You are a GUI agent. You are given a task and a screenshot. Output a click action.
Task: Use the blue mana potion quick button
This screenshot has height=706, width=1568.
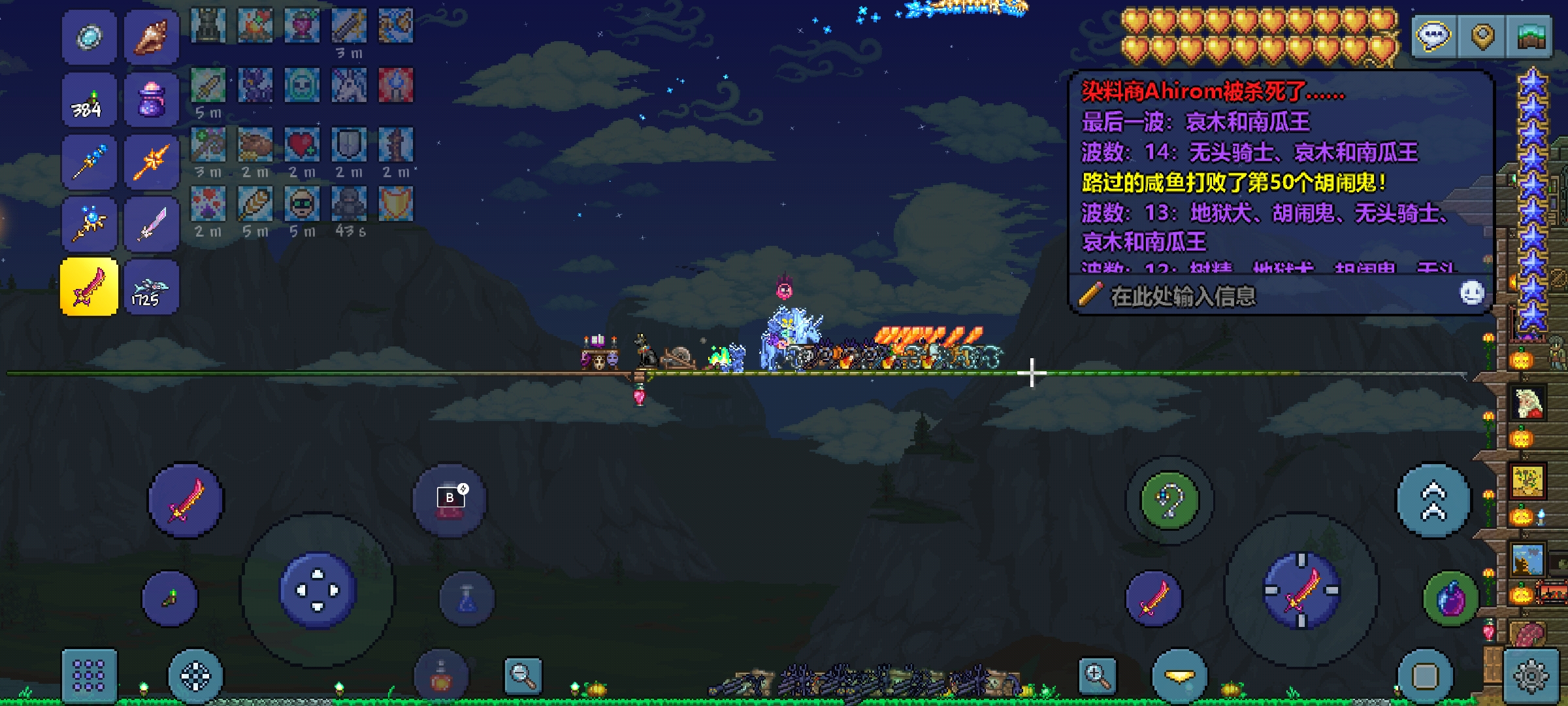(466, 599)
